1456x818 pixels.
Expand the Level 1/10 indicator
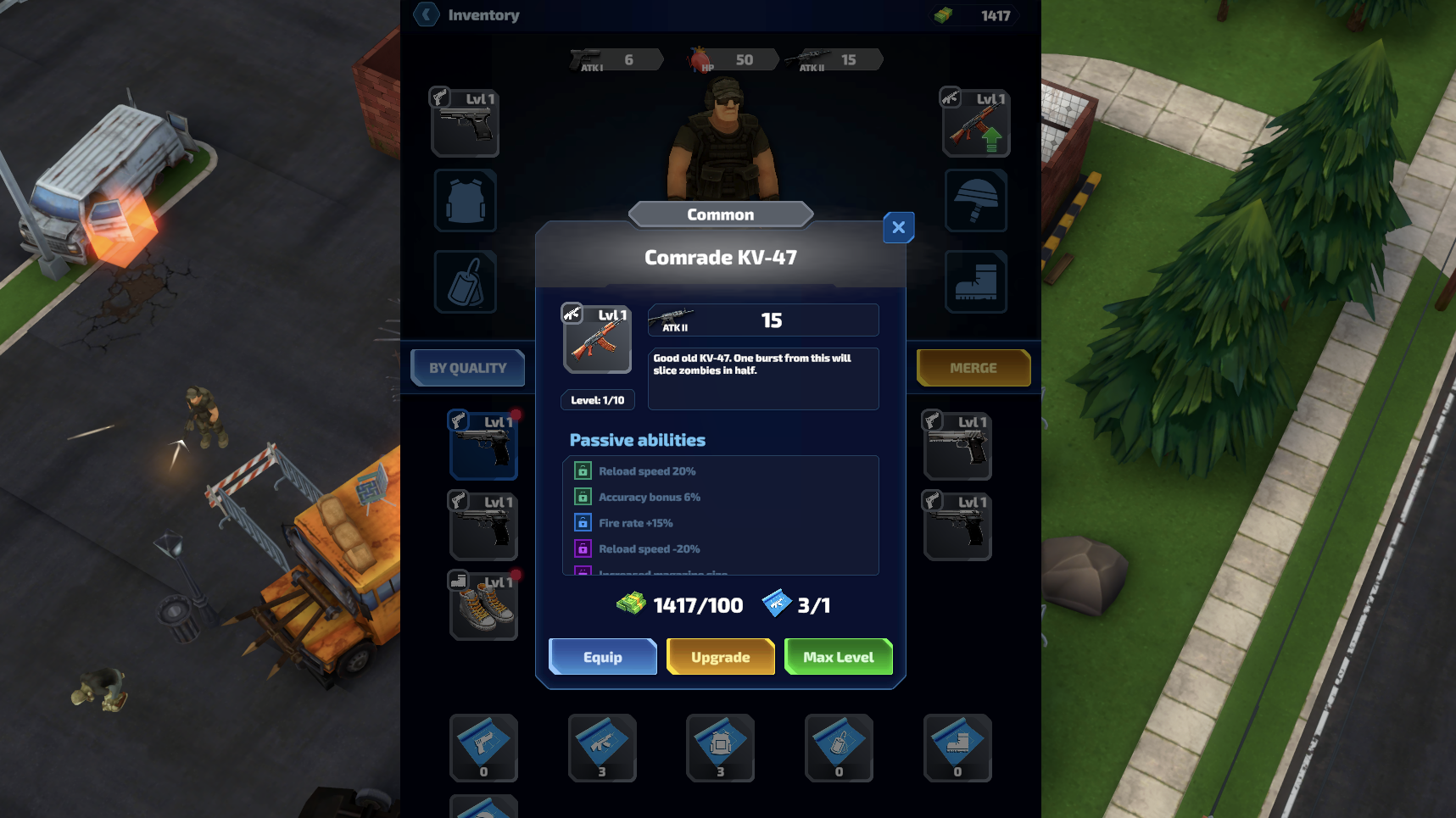tap(598, 399)
